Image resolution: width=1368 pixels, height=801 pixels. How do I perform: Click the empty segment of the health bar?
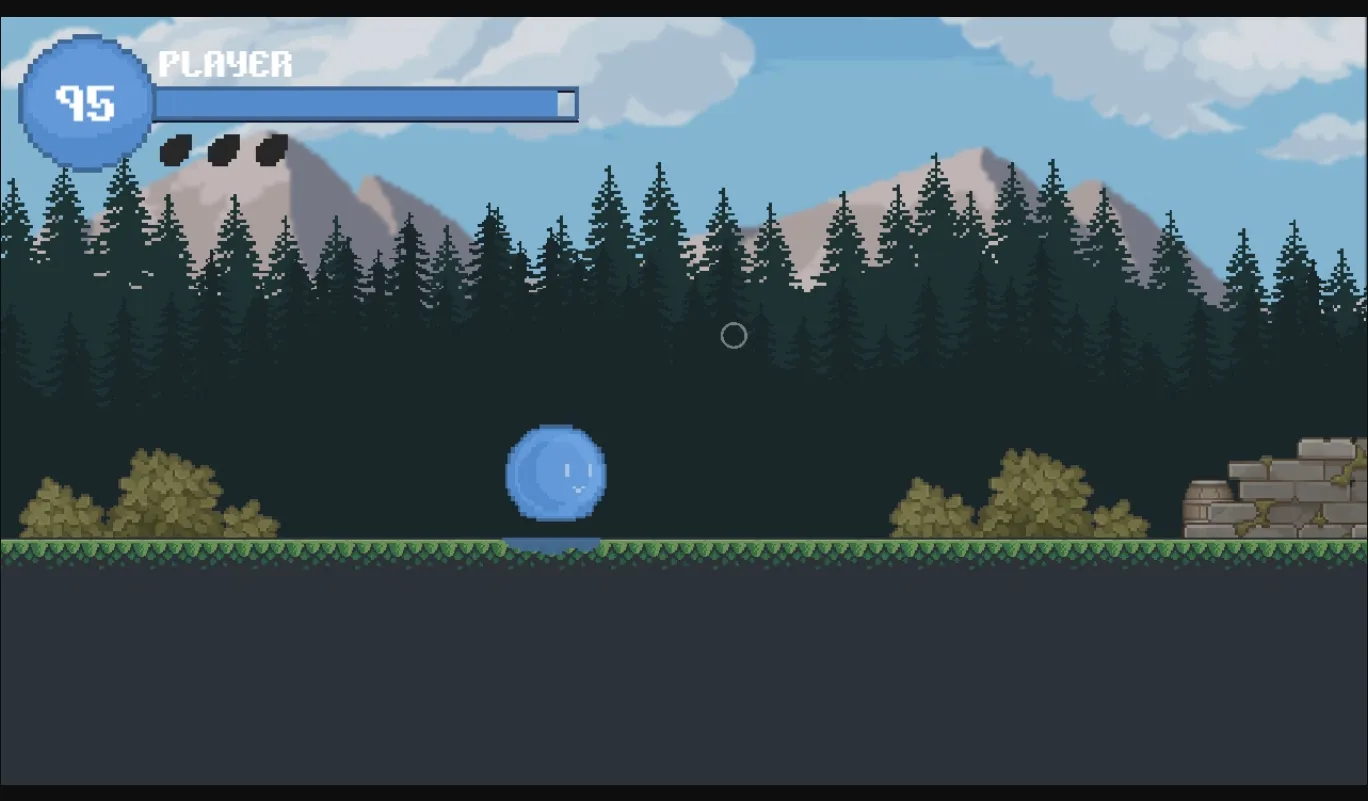point(566,101)
